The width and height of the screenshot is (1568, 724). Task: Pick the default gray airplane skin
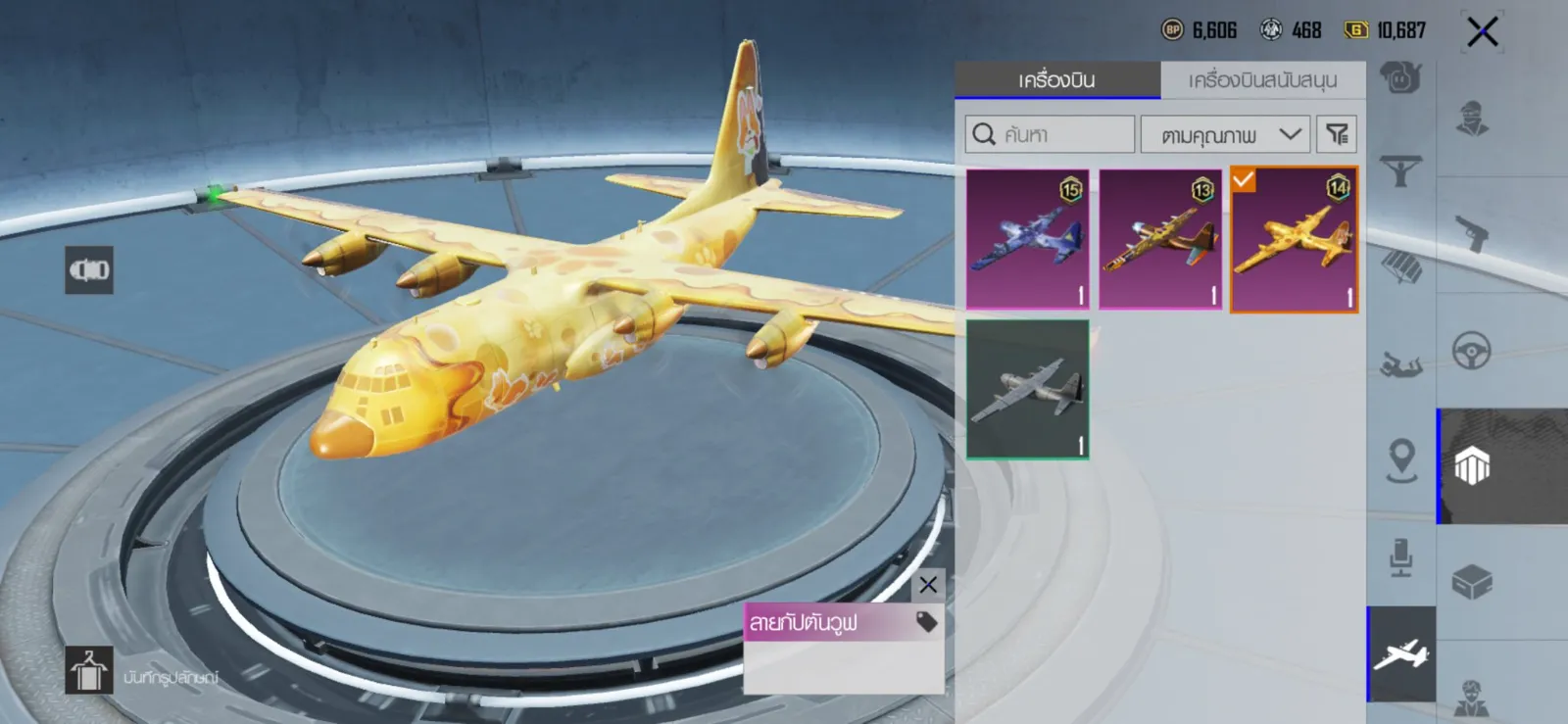(x=1027, y=389)
